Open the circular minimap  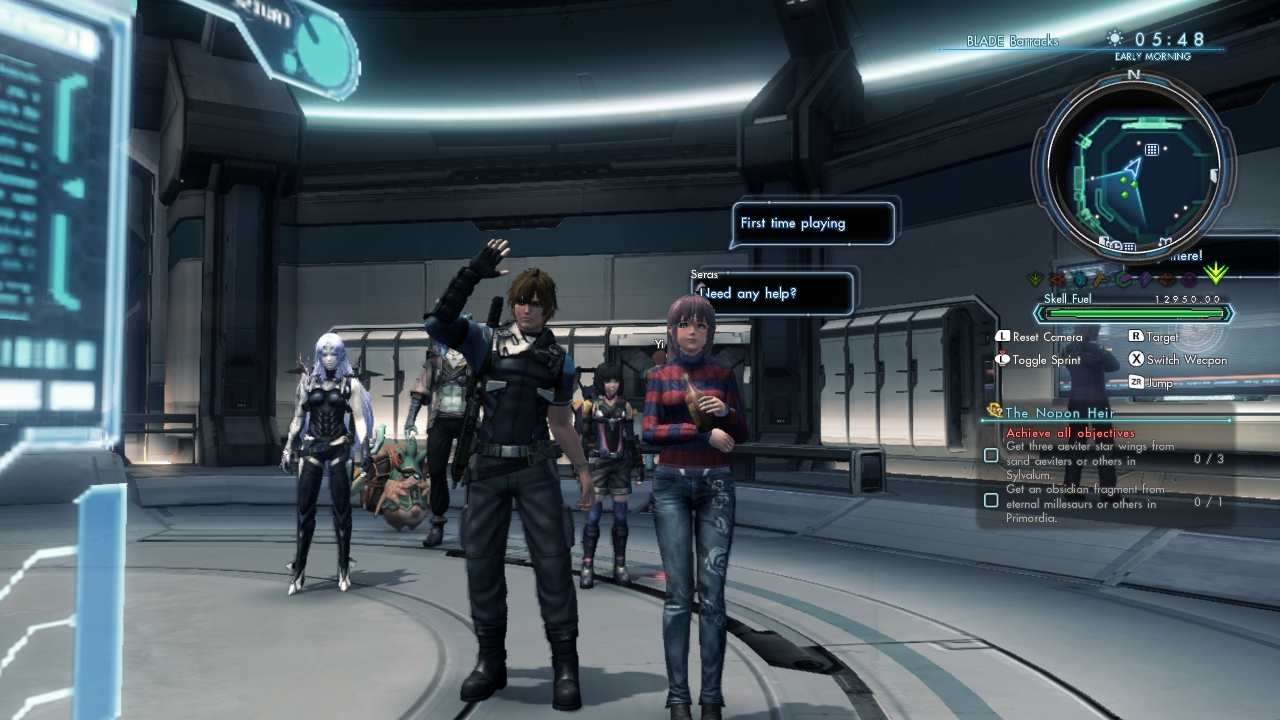tap(1133, 164)
